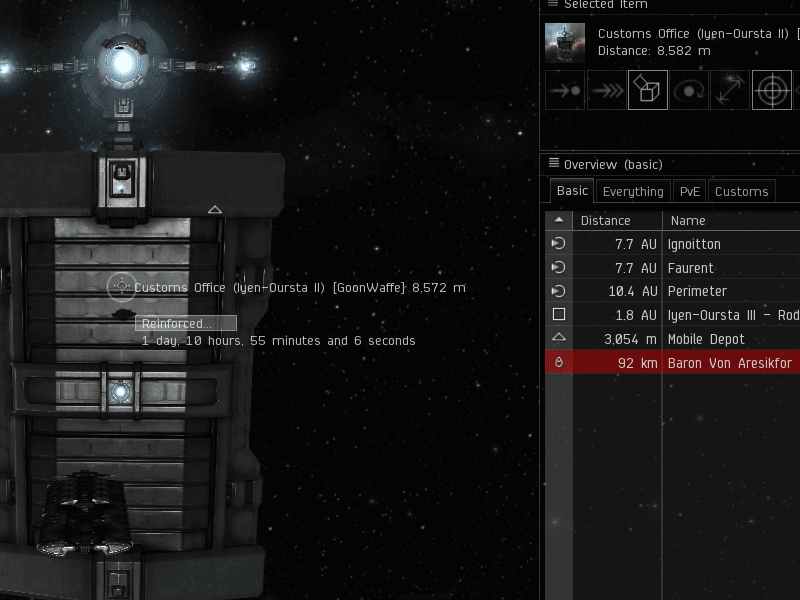The width and height of the screenshot is (800, 600).
Task: Switch to the Customs overview tab
Action: (741, 191)
